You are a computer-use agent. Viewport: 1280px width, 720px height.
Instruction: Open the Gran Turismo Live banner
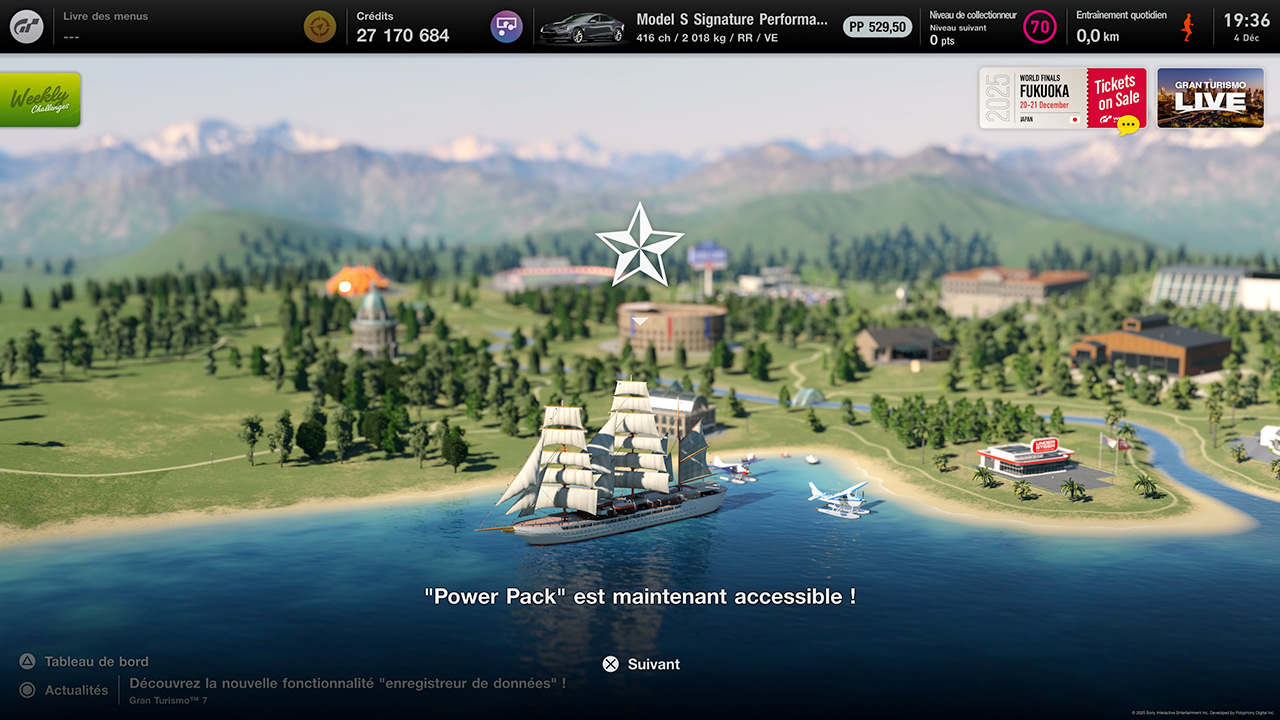(x=1210, y=98)
